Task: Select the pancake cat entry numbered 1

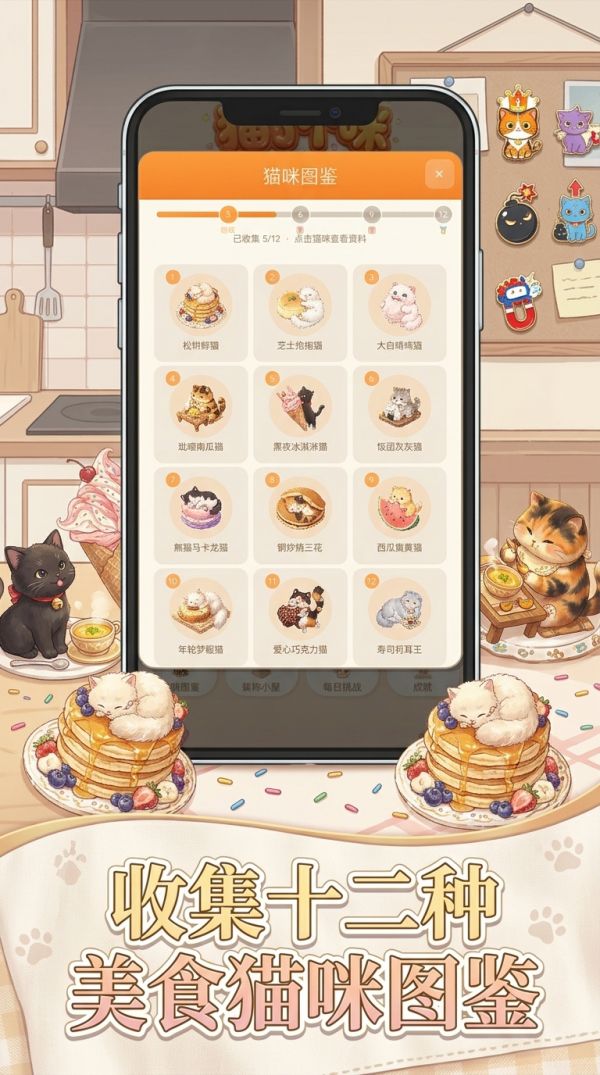Action: (x=202, y=311)
